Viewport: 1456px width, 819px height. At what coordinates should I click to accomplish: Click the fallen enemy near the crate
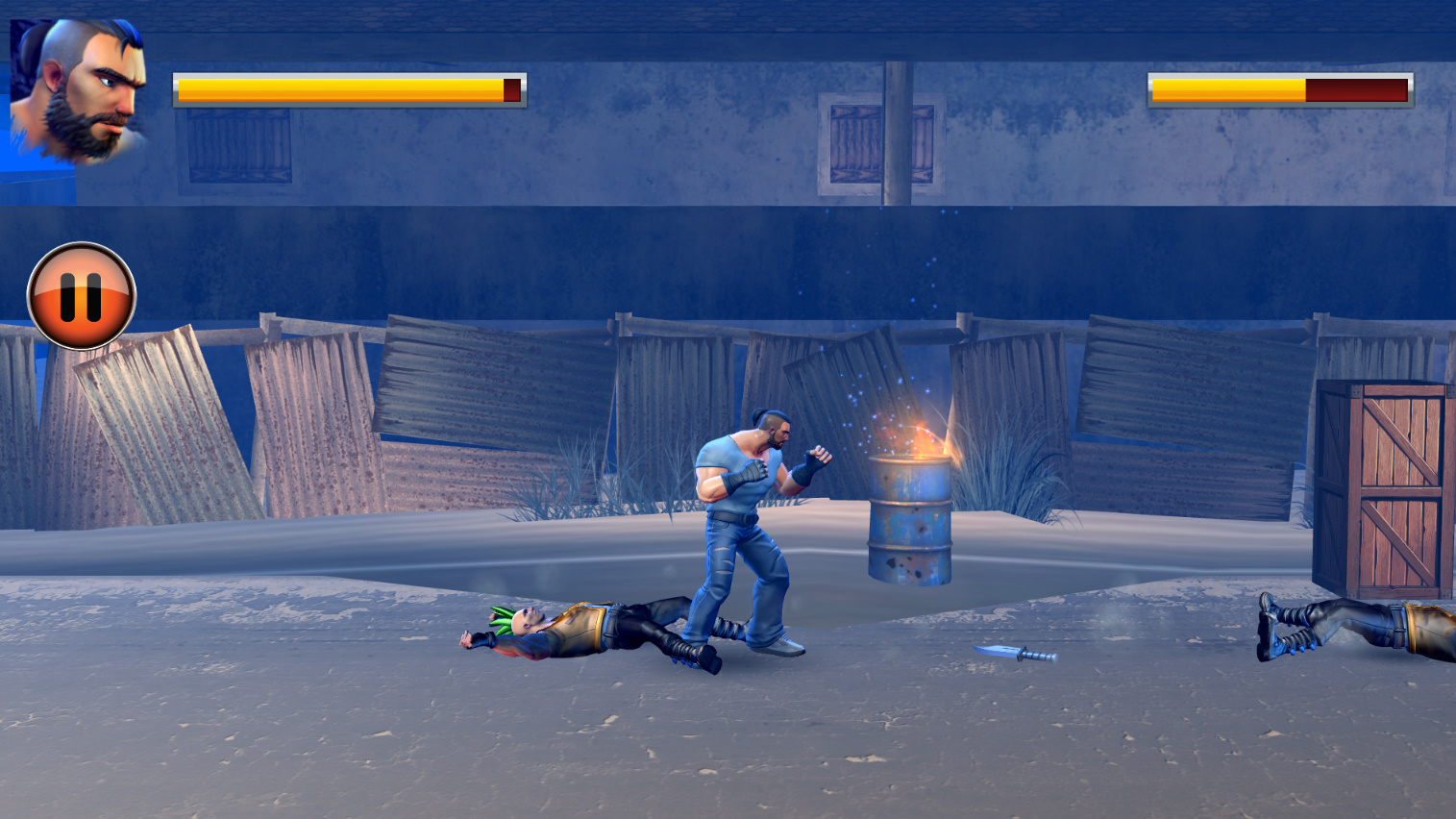(1345, 625)
